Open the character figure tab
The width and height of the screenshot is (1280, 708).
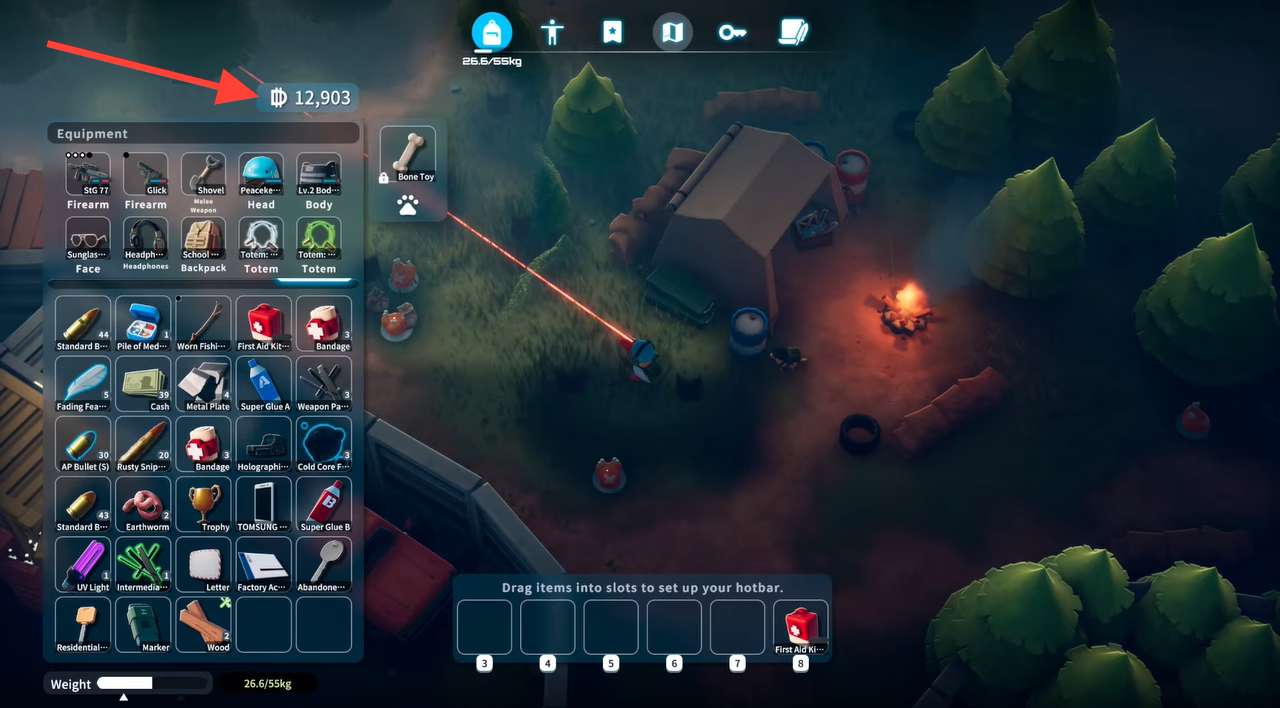click(x=552, y=32)
